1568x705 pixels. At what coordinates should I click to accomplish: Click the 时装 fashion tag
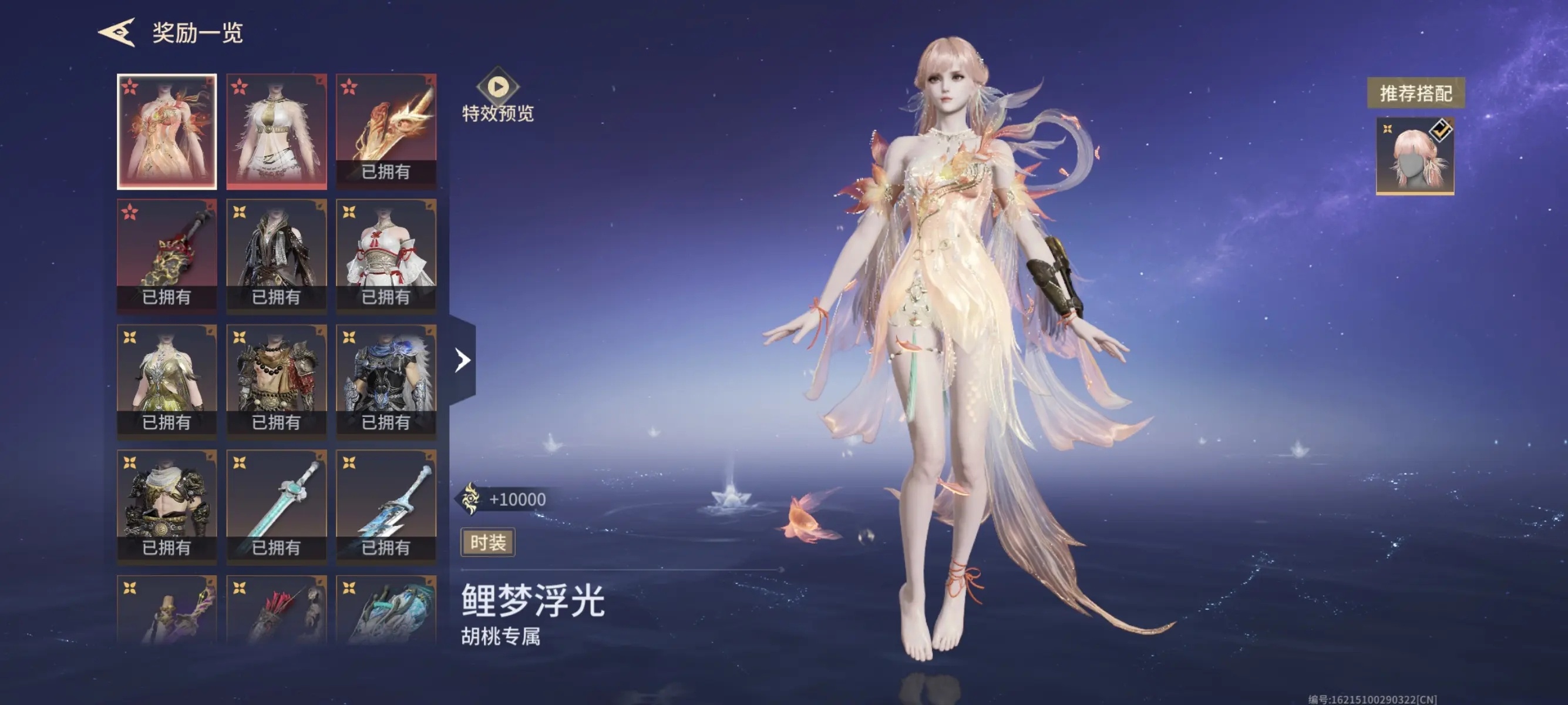click(487, 542)
